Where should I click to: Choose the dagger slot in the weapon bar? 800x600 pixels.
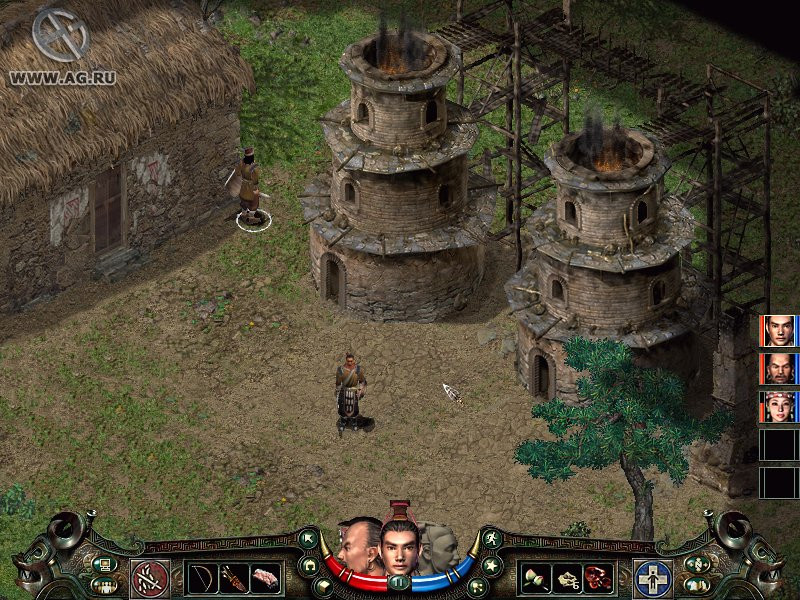click(x=235, y=578)
